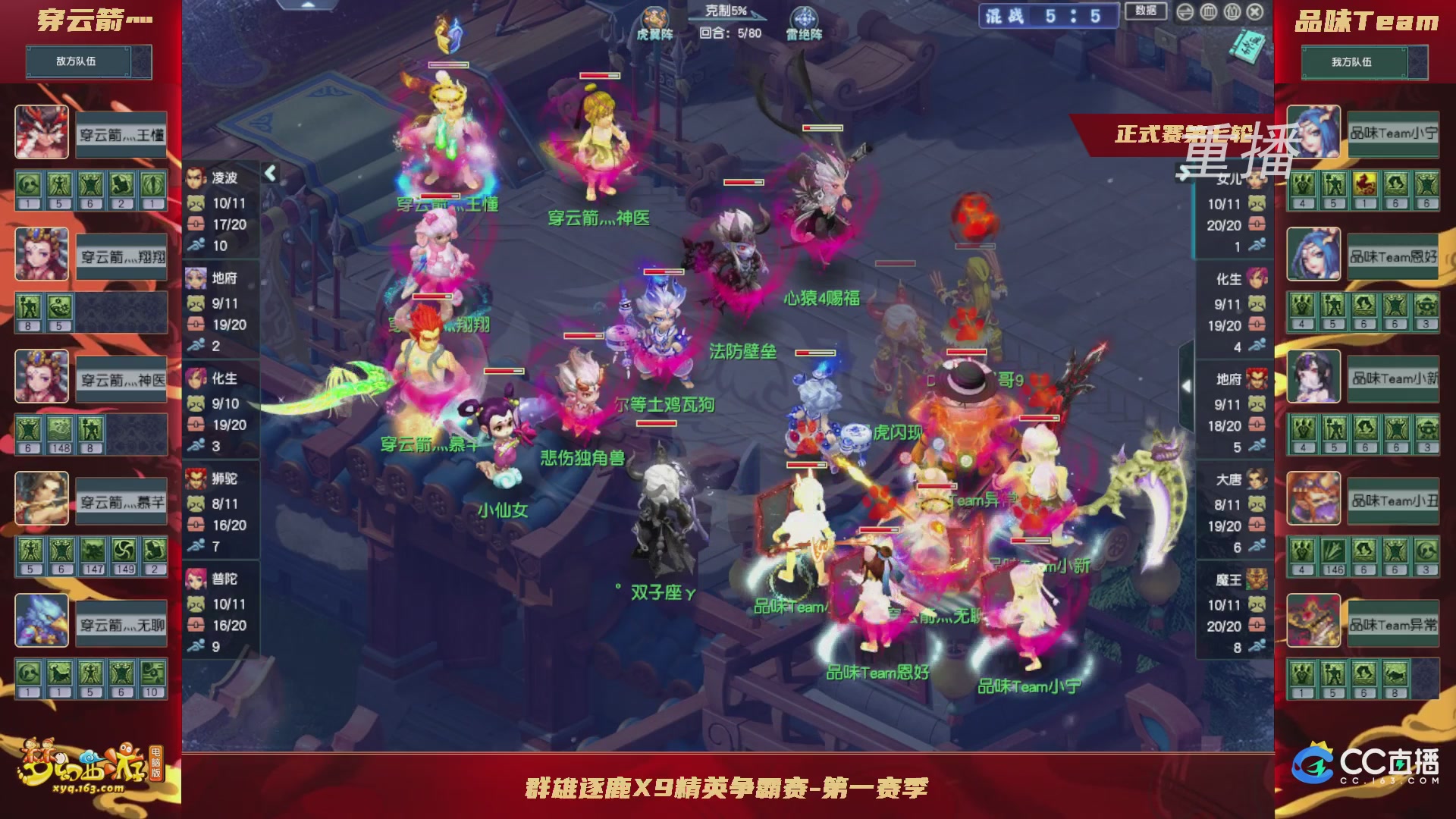
Task: Click the gift icon in top-right spectator controls
Action: (1232, 12)
